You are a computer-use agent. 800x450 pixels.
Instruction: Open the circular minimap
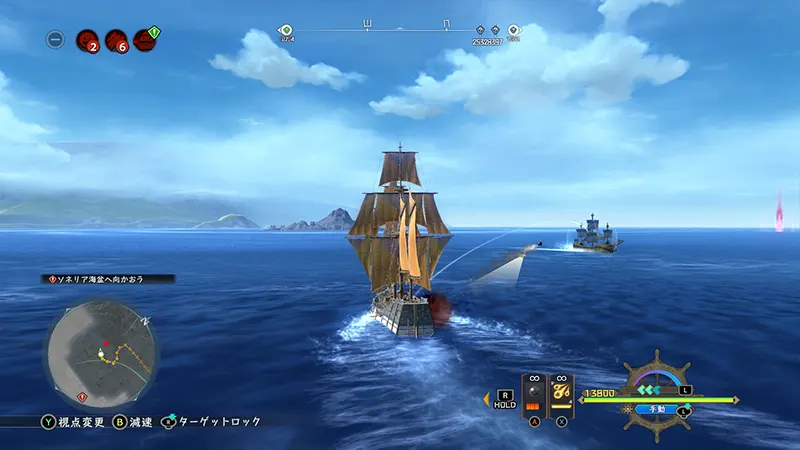click(x=100, y=345)
